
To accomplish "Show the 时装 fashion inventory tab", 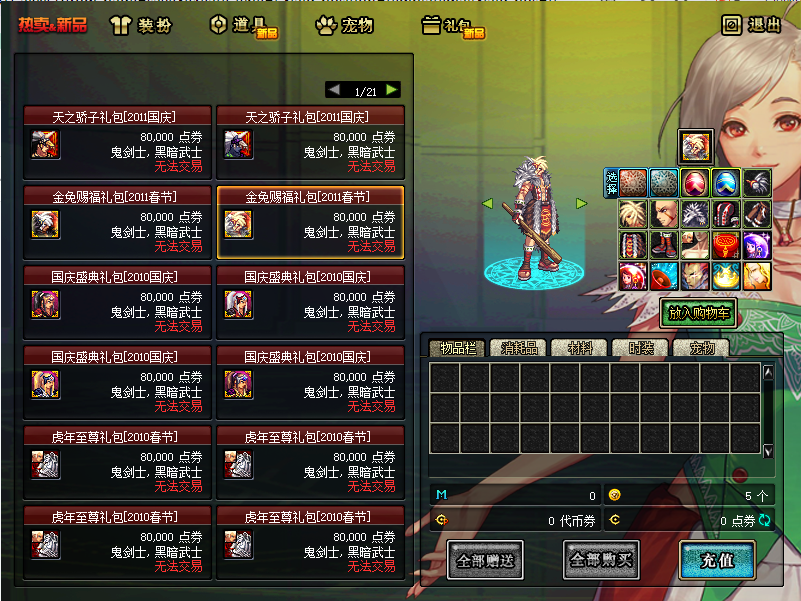I will (x=638, y=348).
